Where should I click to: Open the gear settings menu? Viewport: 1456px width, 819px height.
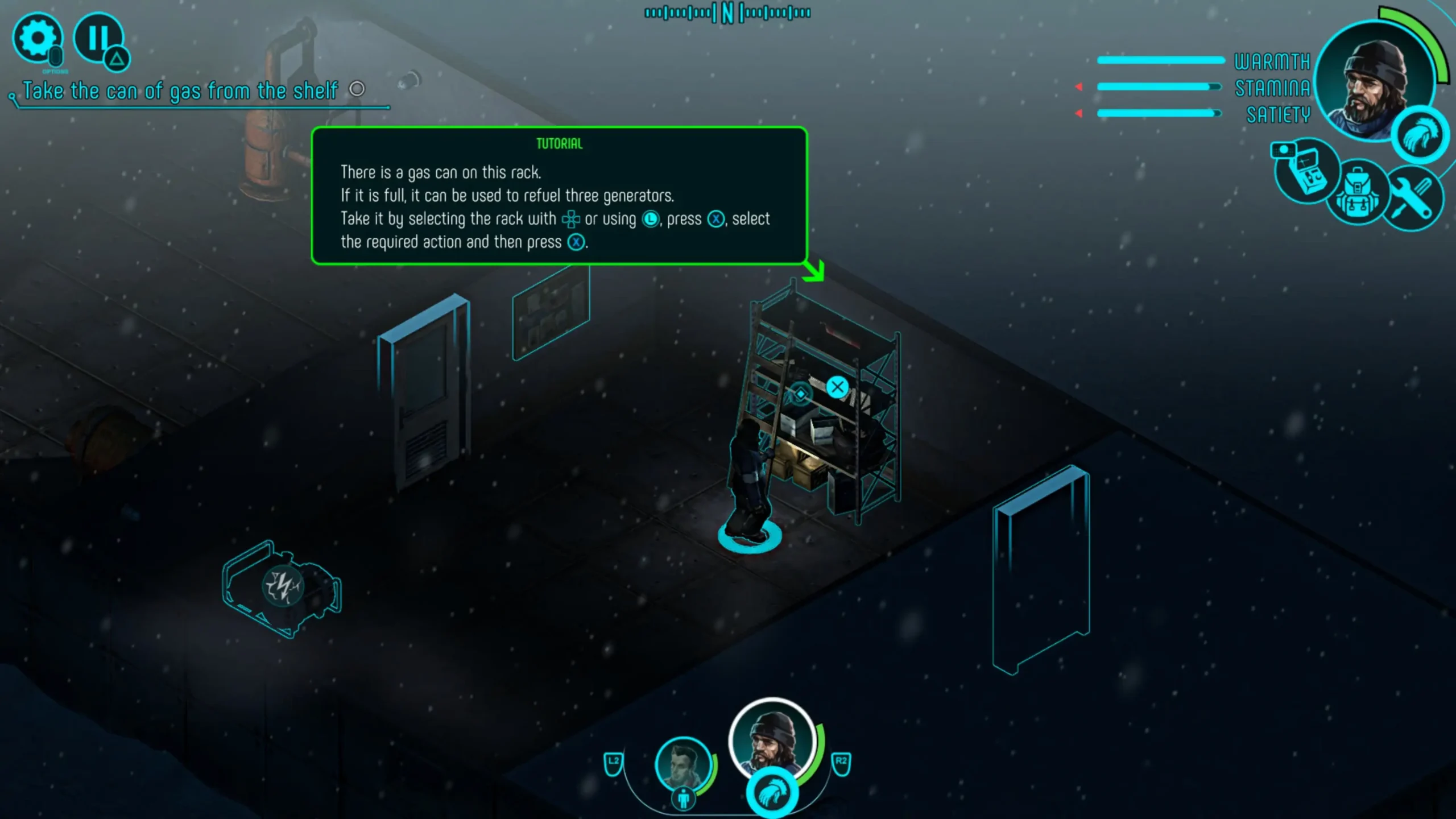click(x=38, y=38)
